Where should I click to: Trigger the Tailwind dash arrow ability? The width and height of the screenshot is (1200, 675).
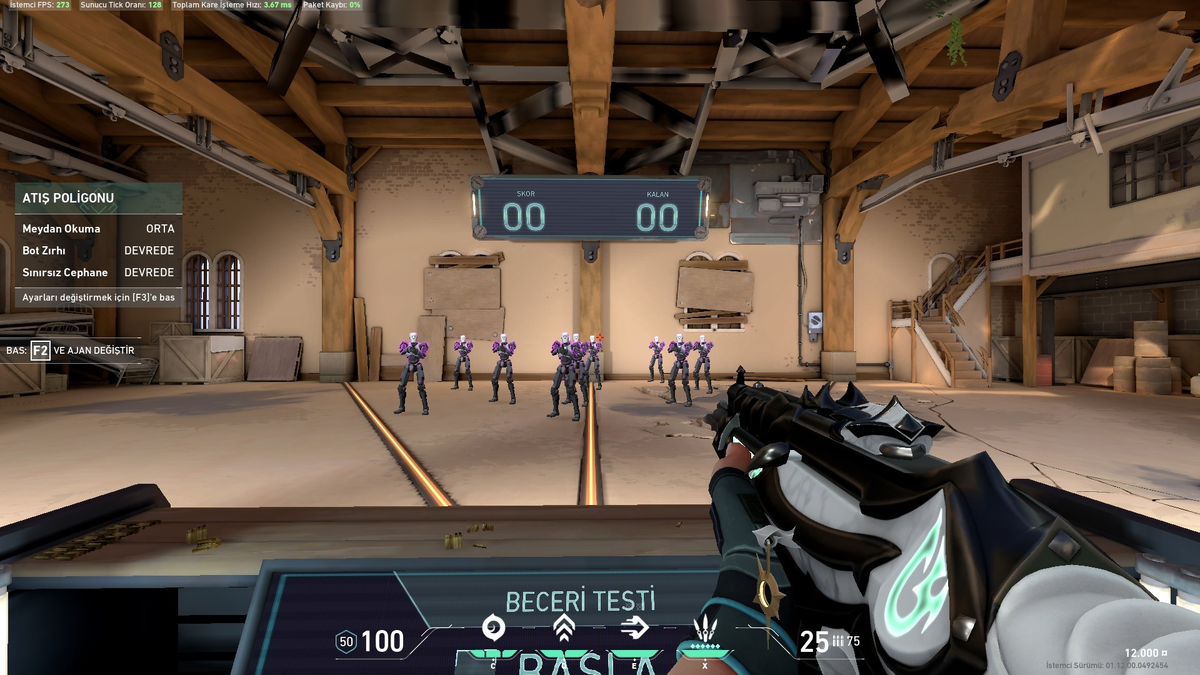click(634, 628)
